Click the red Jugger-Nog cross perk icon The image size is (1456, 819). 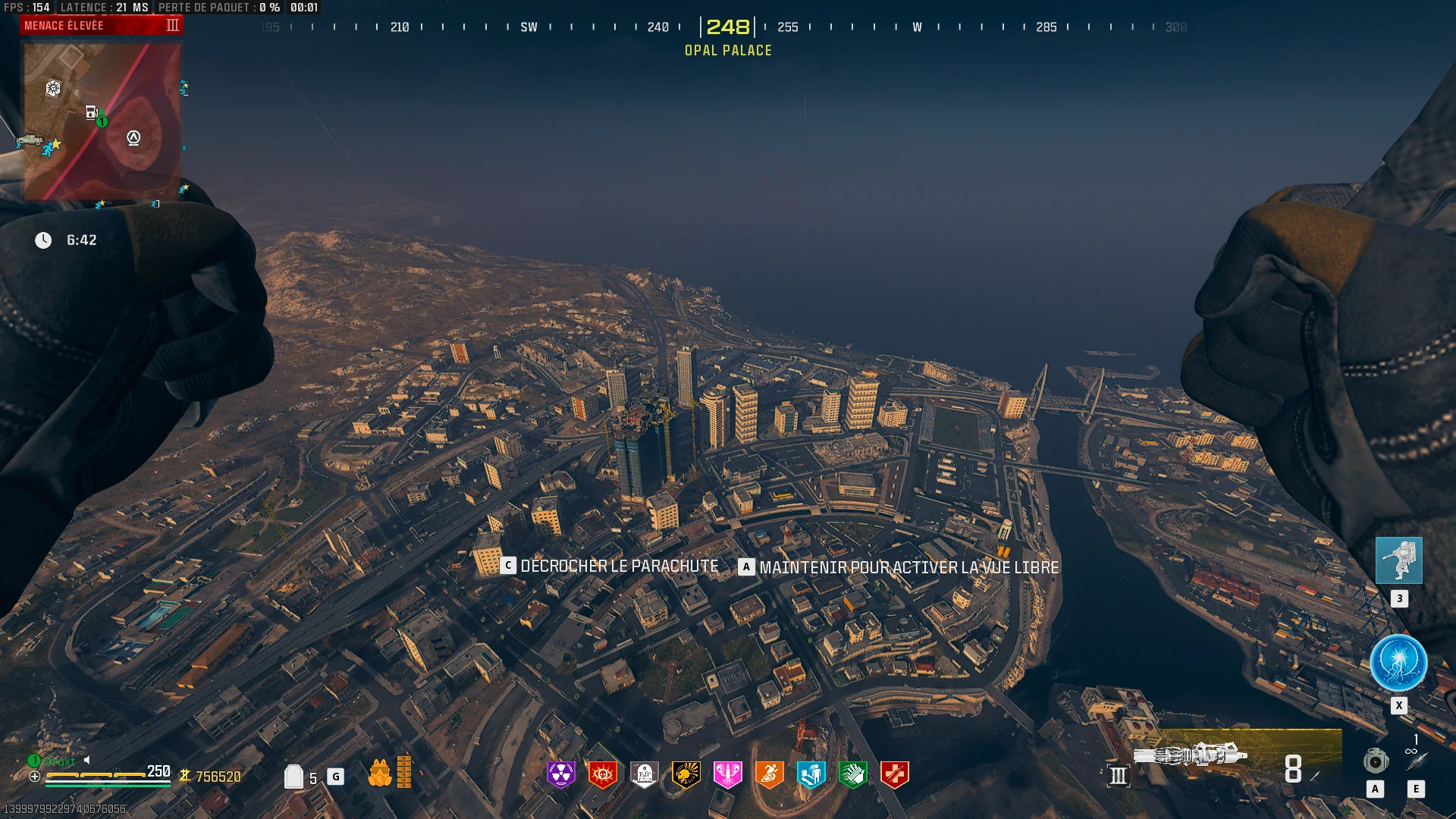click(895, 774)
